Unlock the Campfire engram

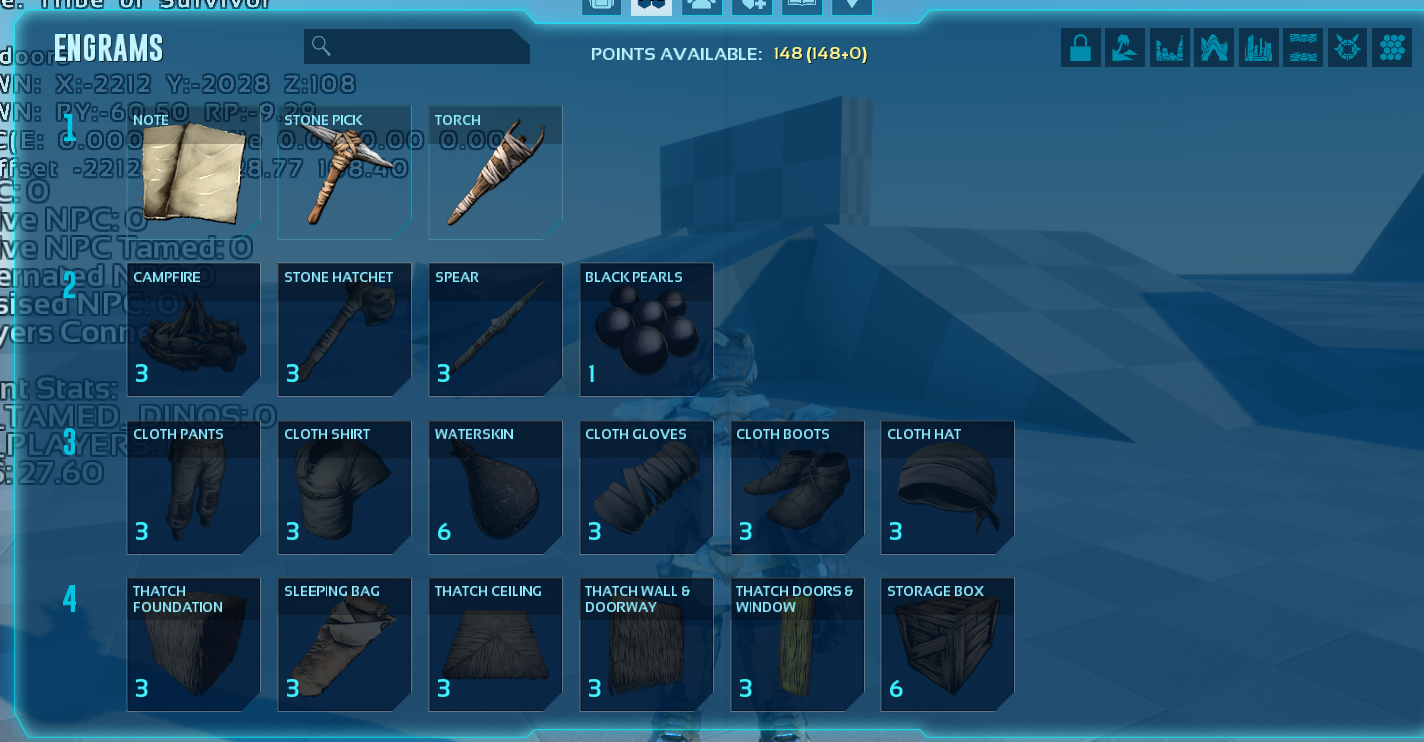pyautogui.click(x=193, y=330)
